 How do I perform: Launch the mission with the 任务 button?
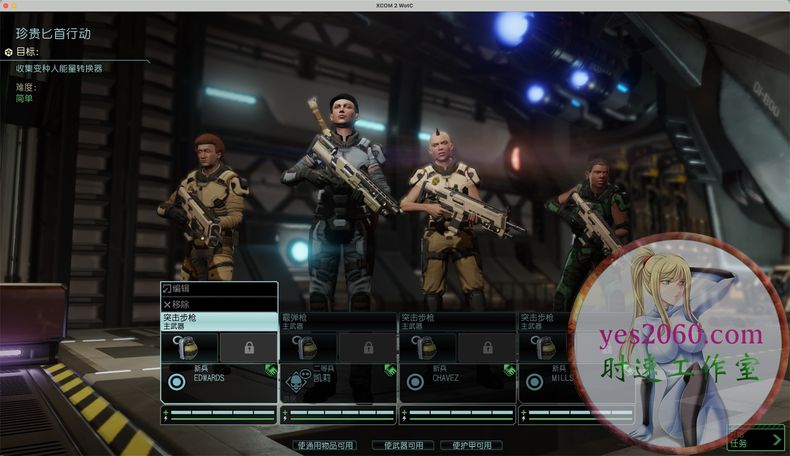(755, 440)
